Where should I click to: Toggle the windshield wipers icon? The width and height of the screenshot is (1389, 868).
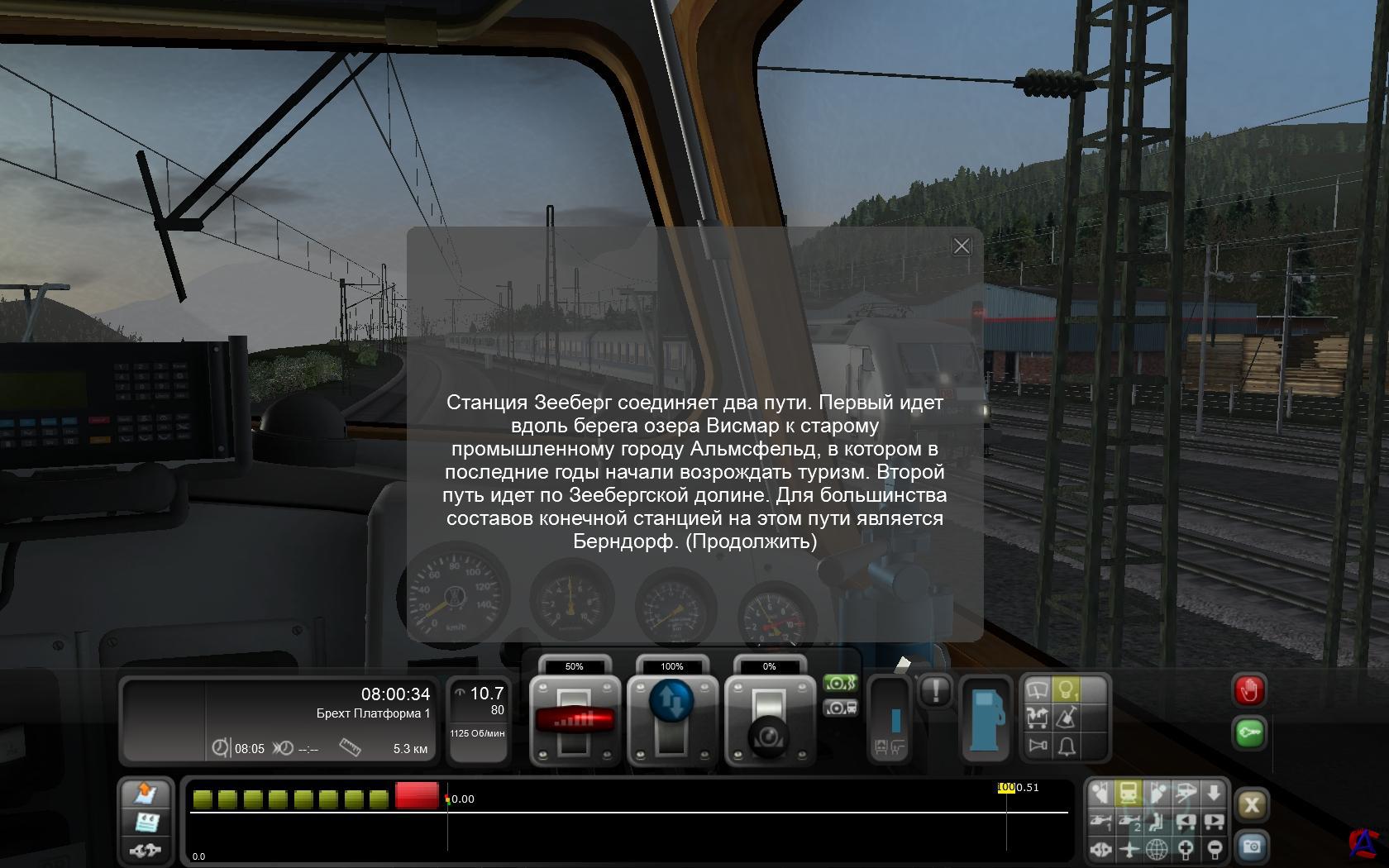tap(1038, 689)
